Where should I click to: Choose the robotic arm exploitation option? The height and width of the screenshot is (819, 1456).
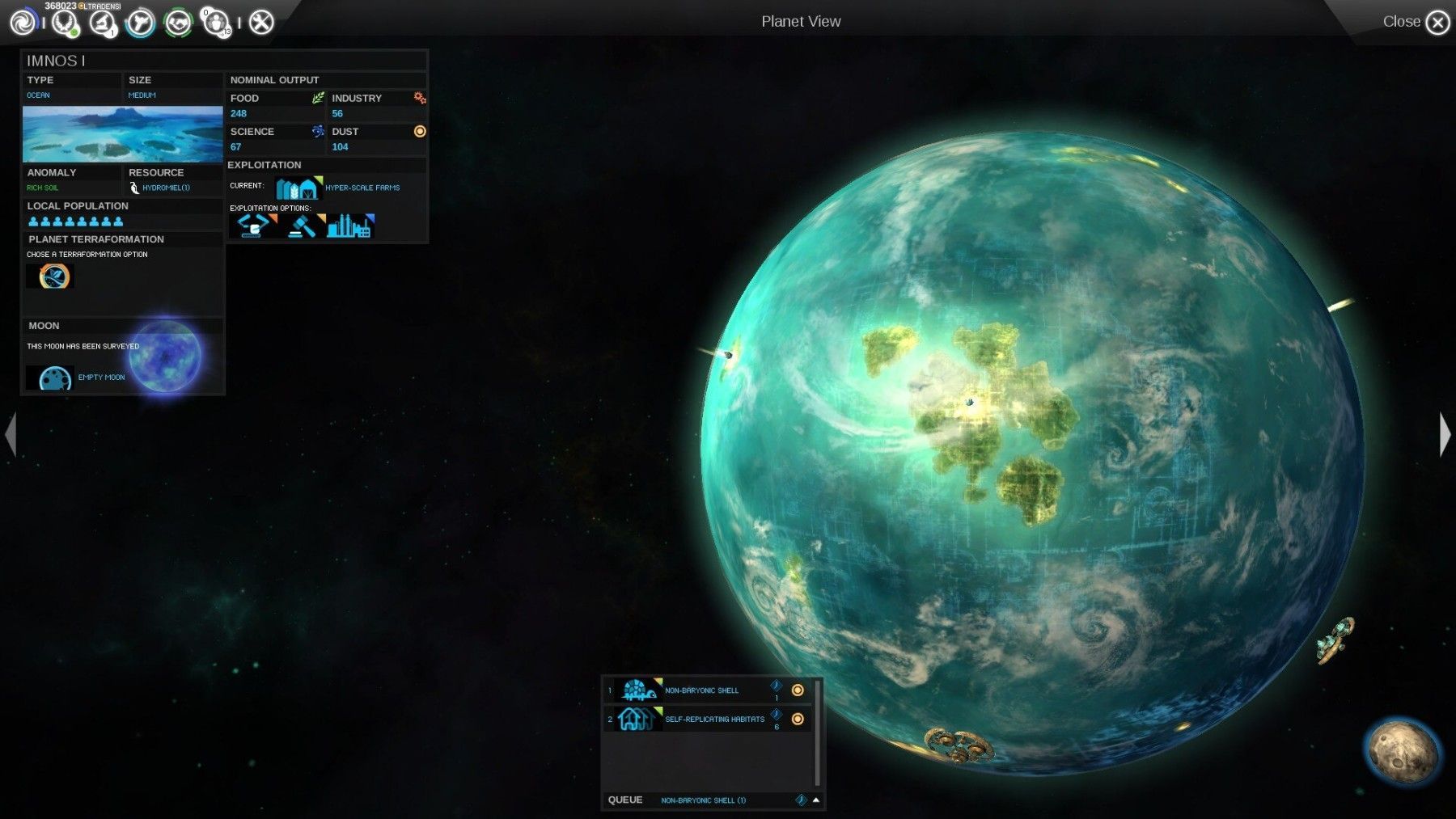pos(252,226)
